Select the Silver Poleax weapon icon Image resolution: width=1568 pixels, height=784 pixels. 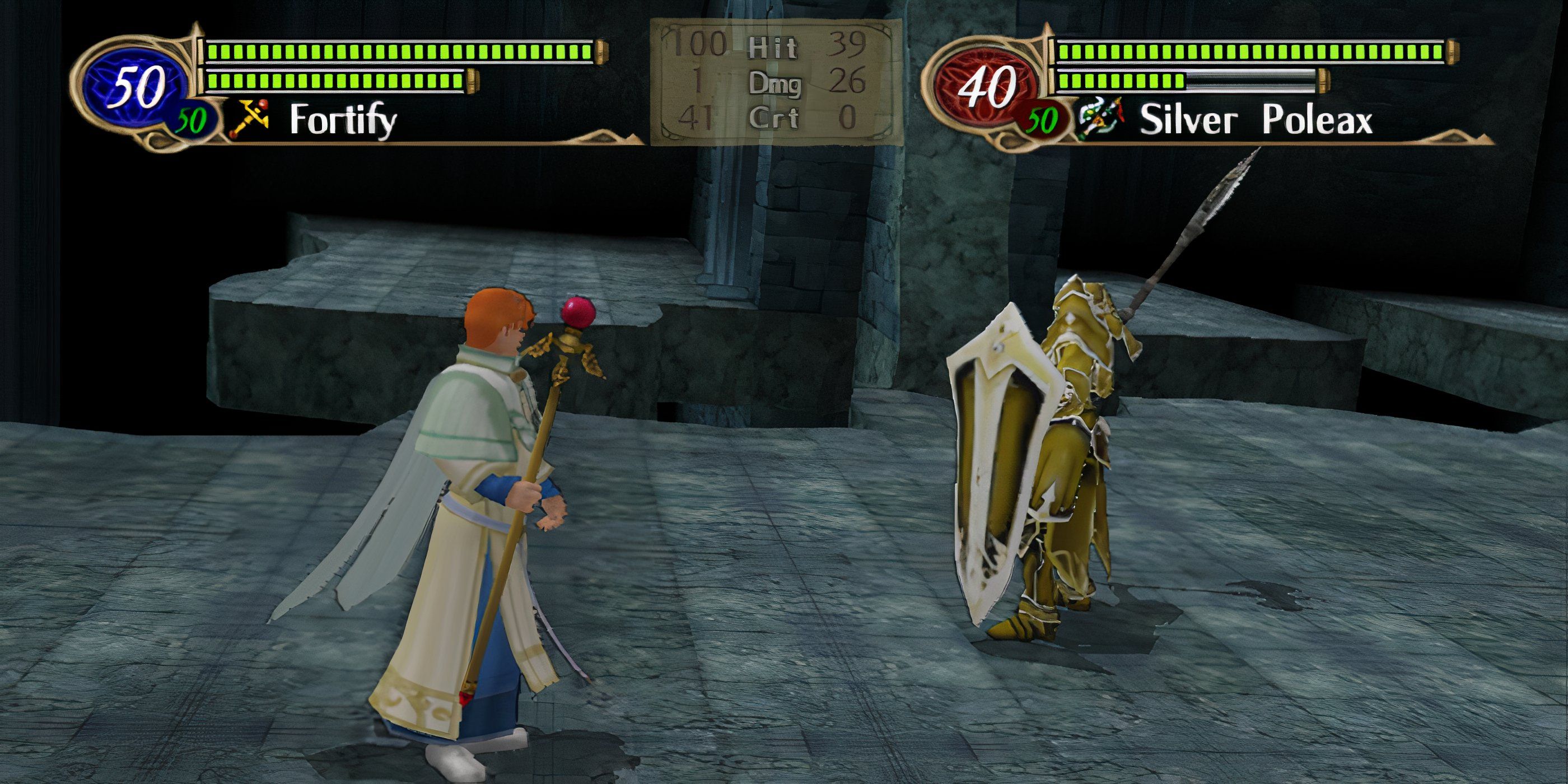(1103, 120)
